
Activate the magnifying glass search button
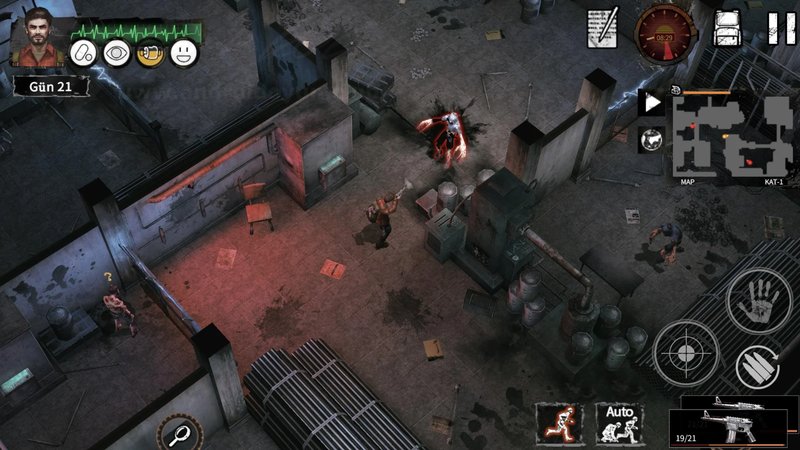coord(179,433)
